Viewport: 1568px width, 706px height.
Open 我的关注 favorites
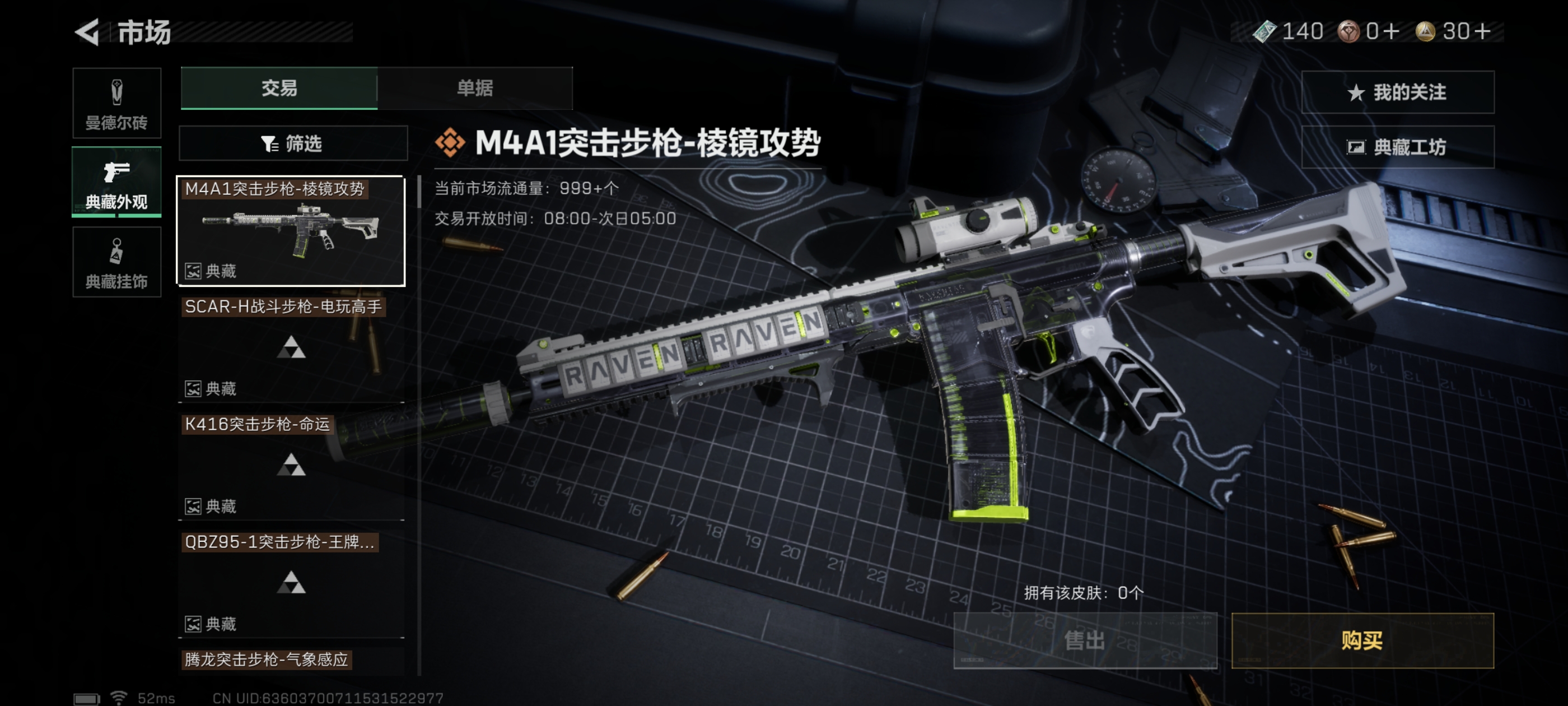(x=1397, y=92)
